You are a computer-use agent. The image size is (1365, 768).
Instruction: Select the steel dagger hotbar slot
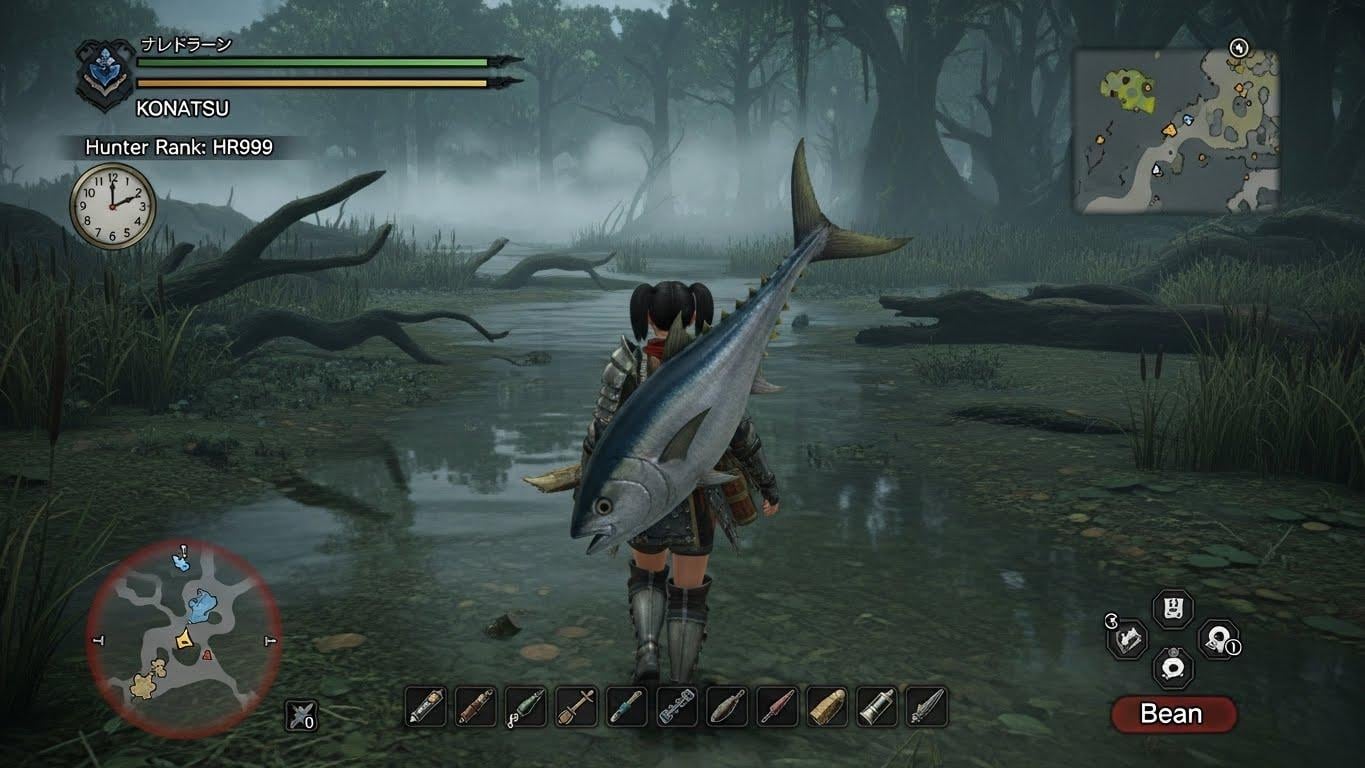tap(926, 706)
